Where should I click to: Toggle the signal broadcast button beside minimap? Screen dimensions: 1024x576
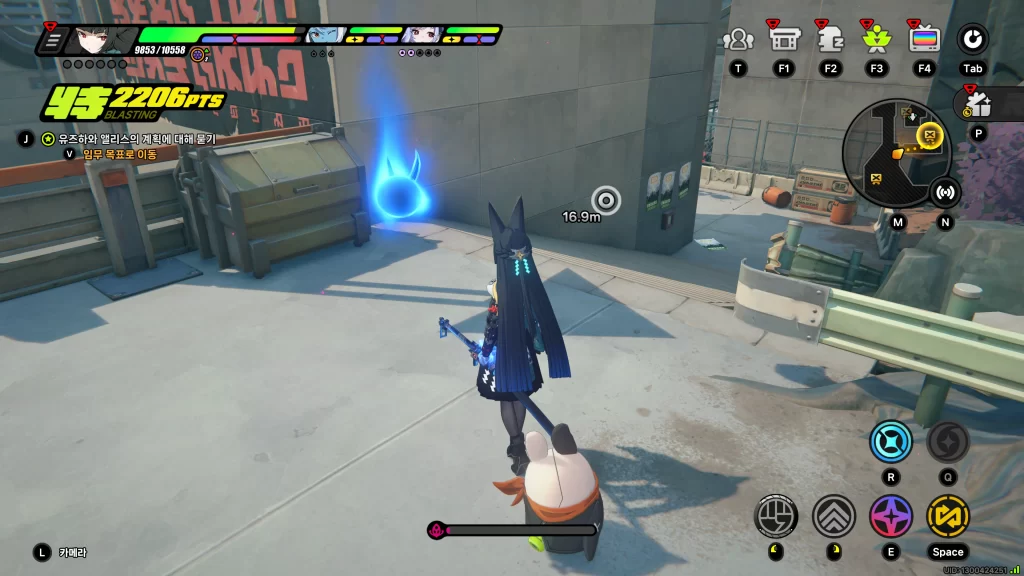point(945,191)
